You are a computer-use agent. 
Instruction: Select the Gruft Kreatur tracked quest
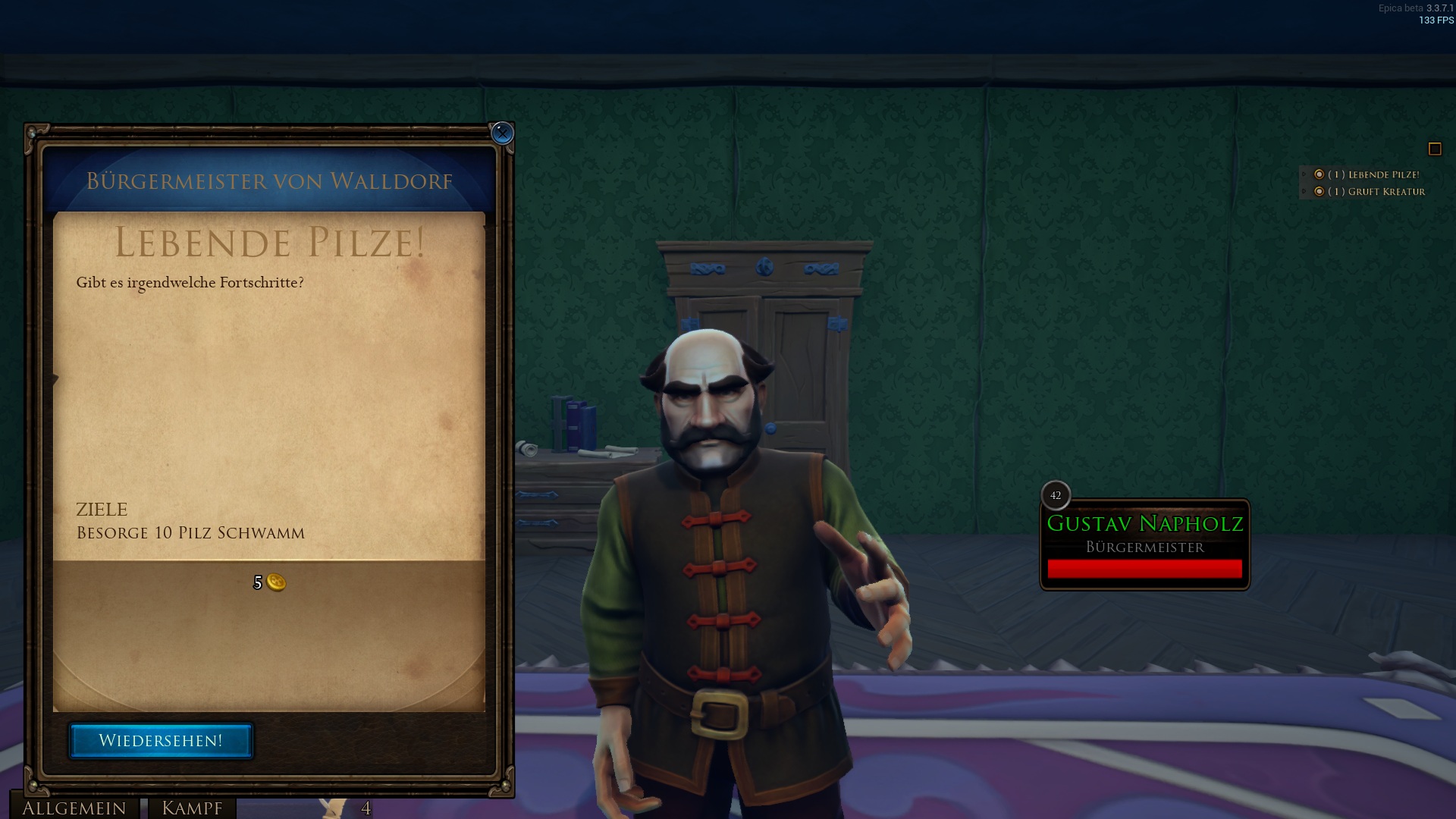click(1376, 192)
